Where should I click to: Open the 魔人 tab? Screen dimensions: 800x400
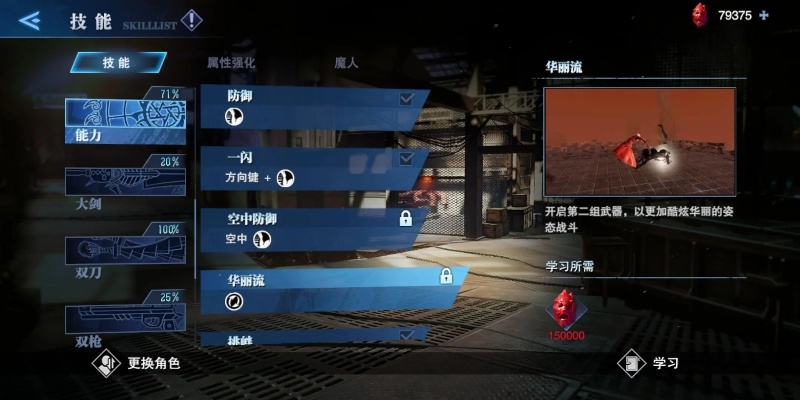pyautogui.click(x=346, y=62)
